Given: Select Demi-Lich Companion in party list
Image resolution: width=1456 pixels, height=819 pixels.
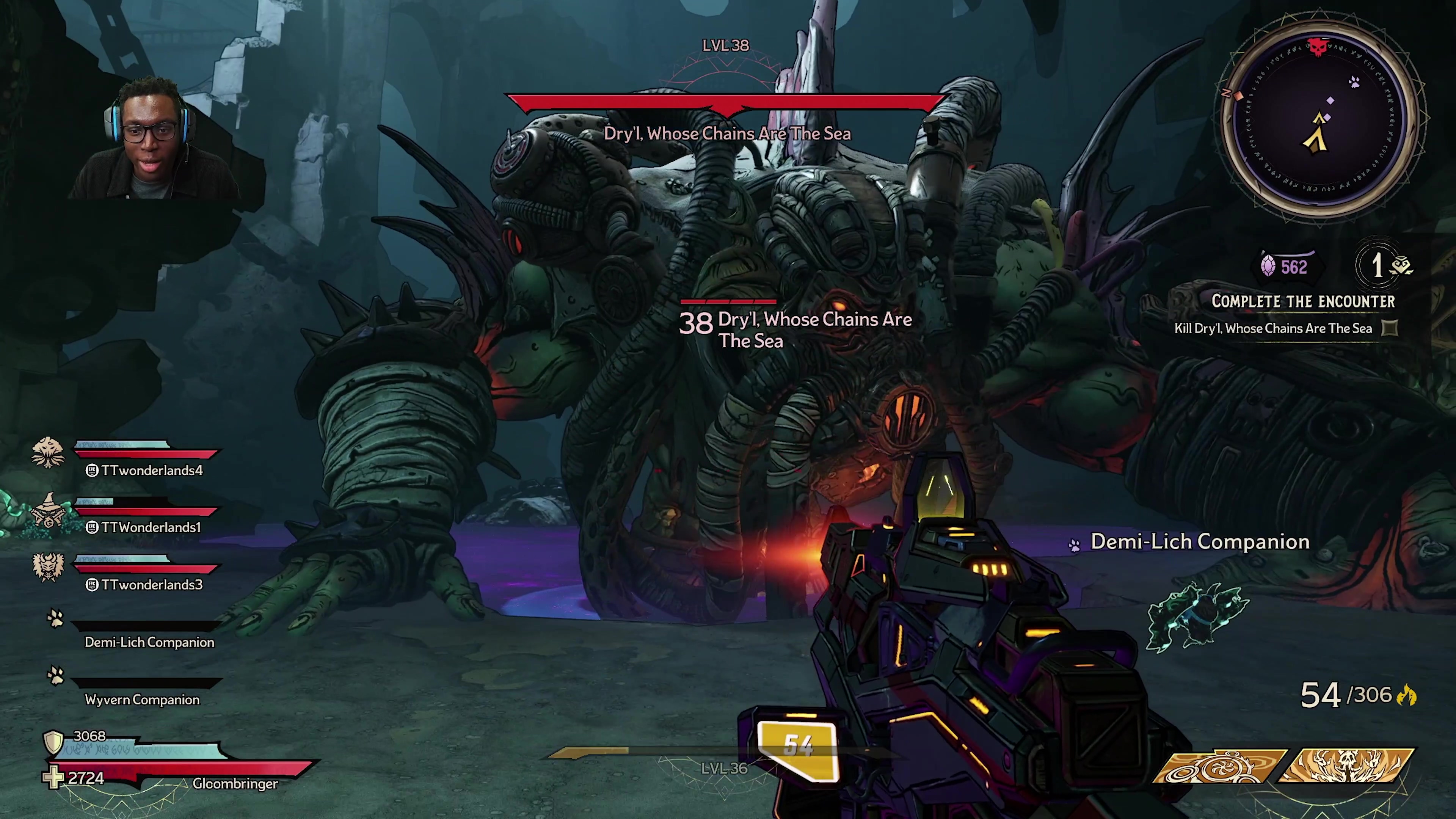Looking at the screenshot, I should pyautogui.click(x=149, y=642).
